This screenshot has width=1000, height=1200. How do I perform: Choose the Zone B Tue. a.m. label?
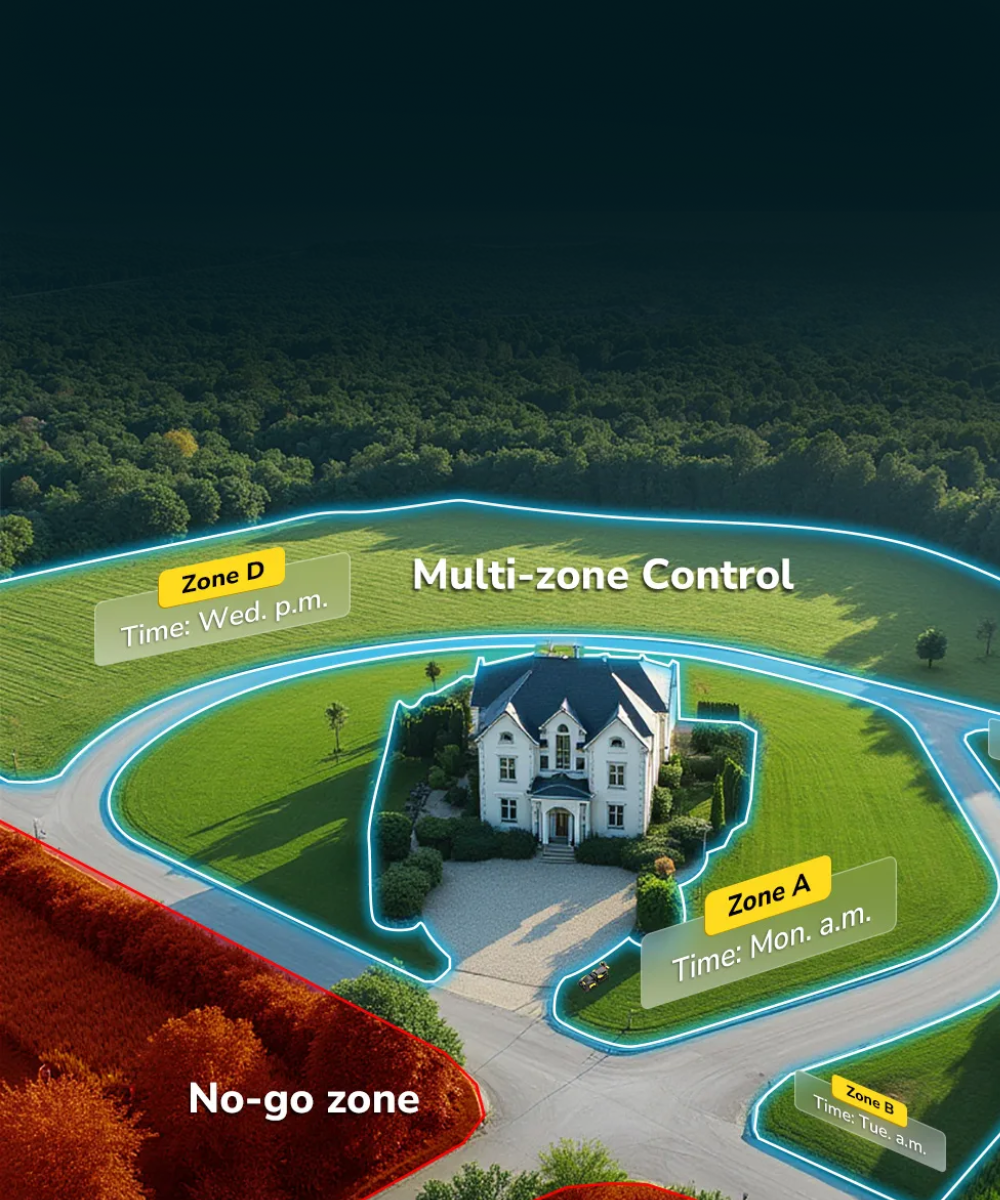[870, 1120]
